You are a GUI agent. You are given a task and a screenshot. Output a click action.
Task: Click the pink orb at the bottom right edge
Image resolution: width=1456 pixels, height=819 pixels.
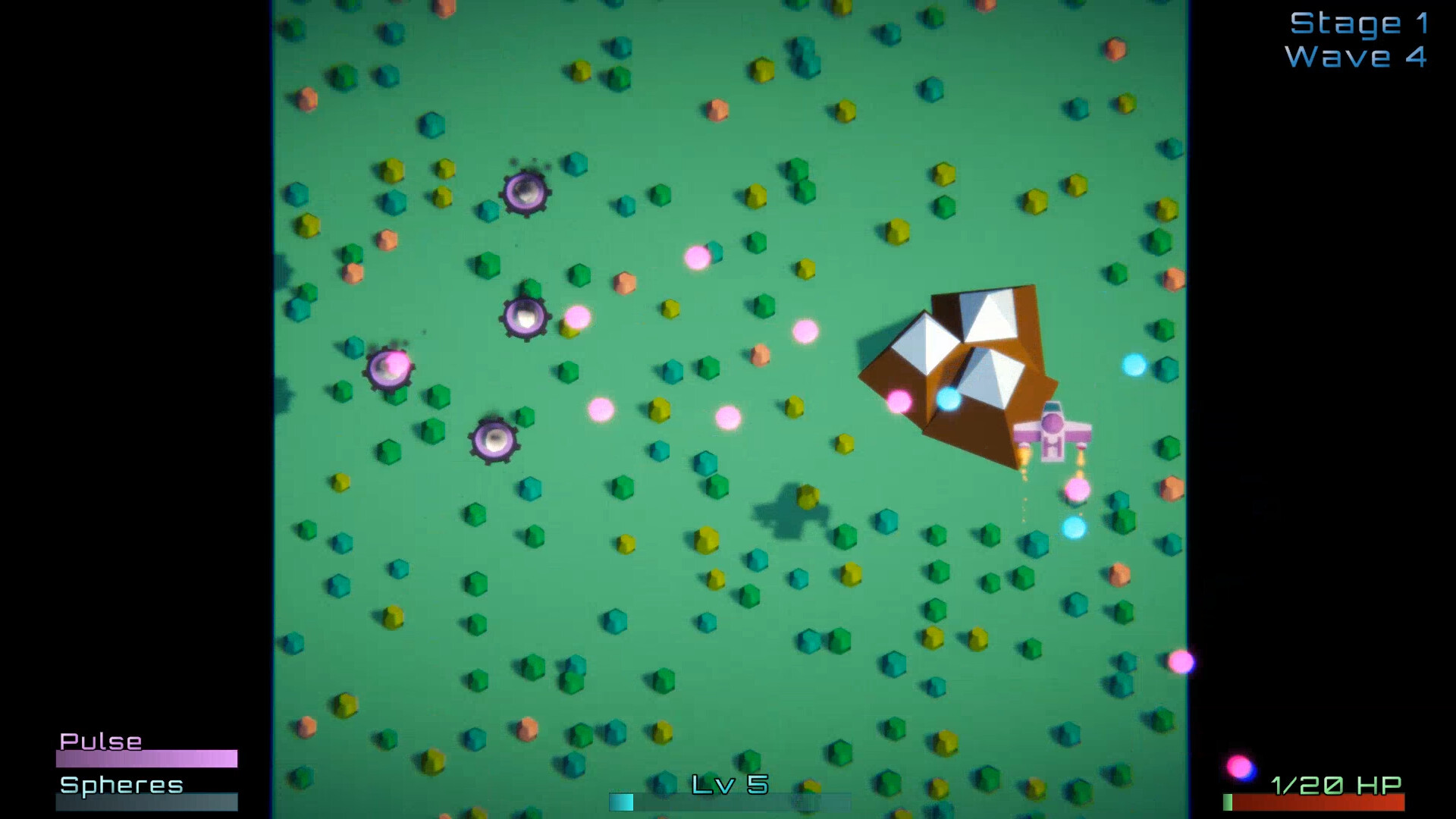pyautogui.click(x=1180, y=663)
